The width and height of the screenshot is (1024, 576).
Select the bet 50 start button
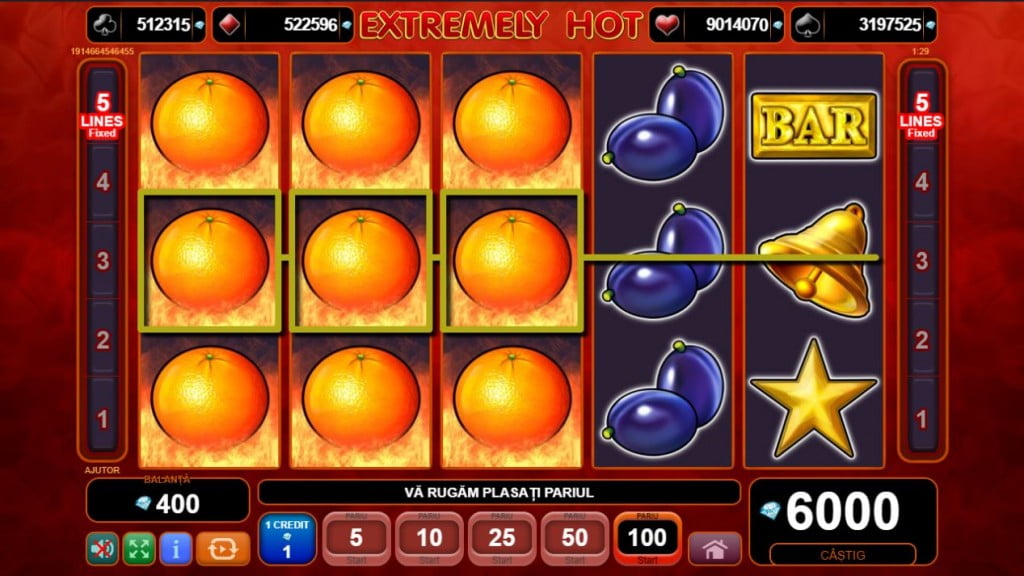[575, 539]
